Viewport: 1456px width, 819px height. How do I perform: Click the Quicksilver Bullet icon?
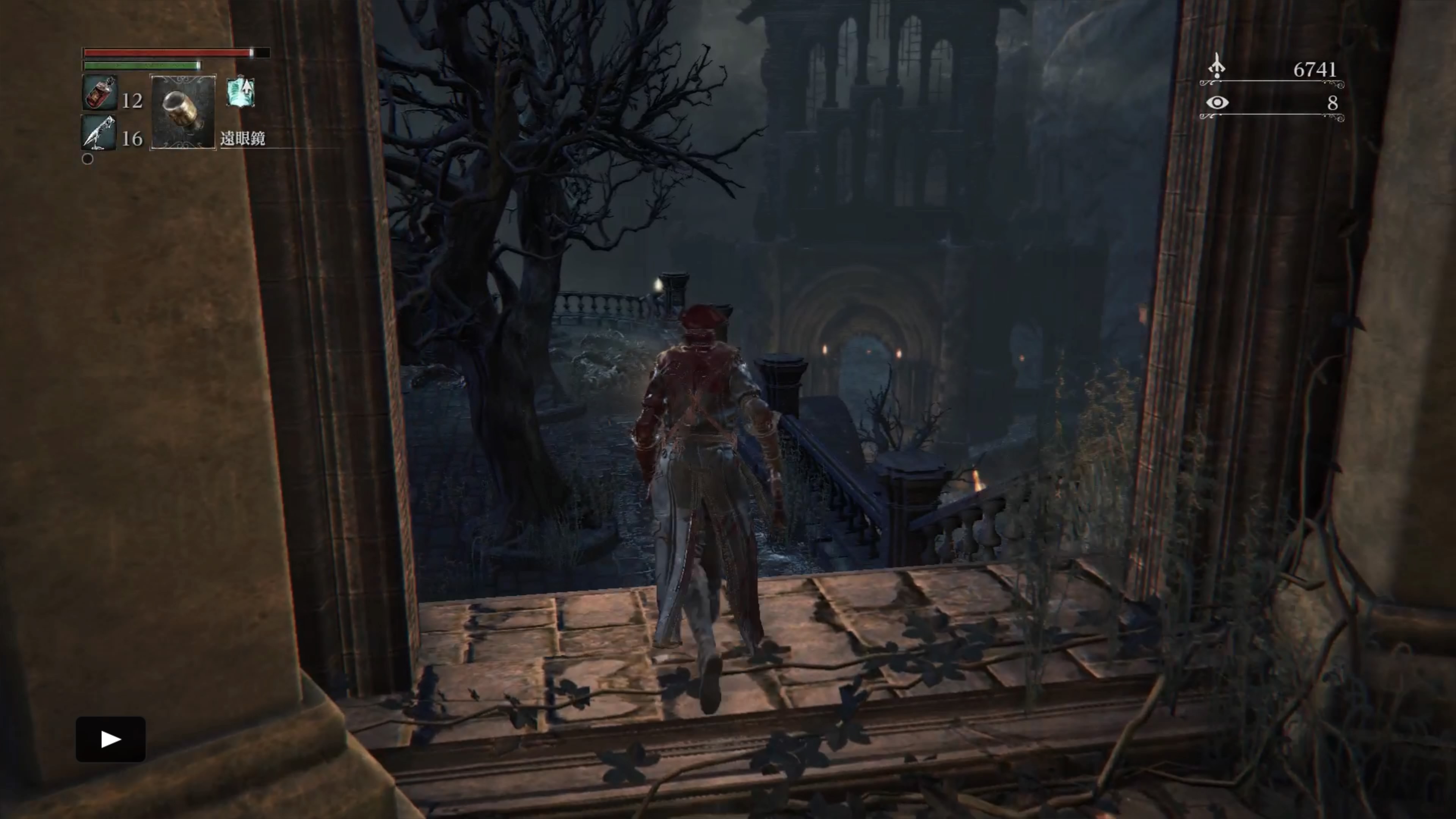[x=99, y=133]
